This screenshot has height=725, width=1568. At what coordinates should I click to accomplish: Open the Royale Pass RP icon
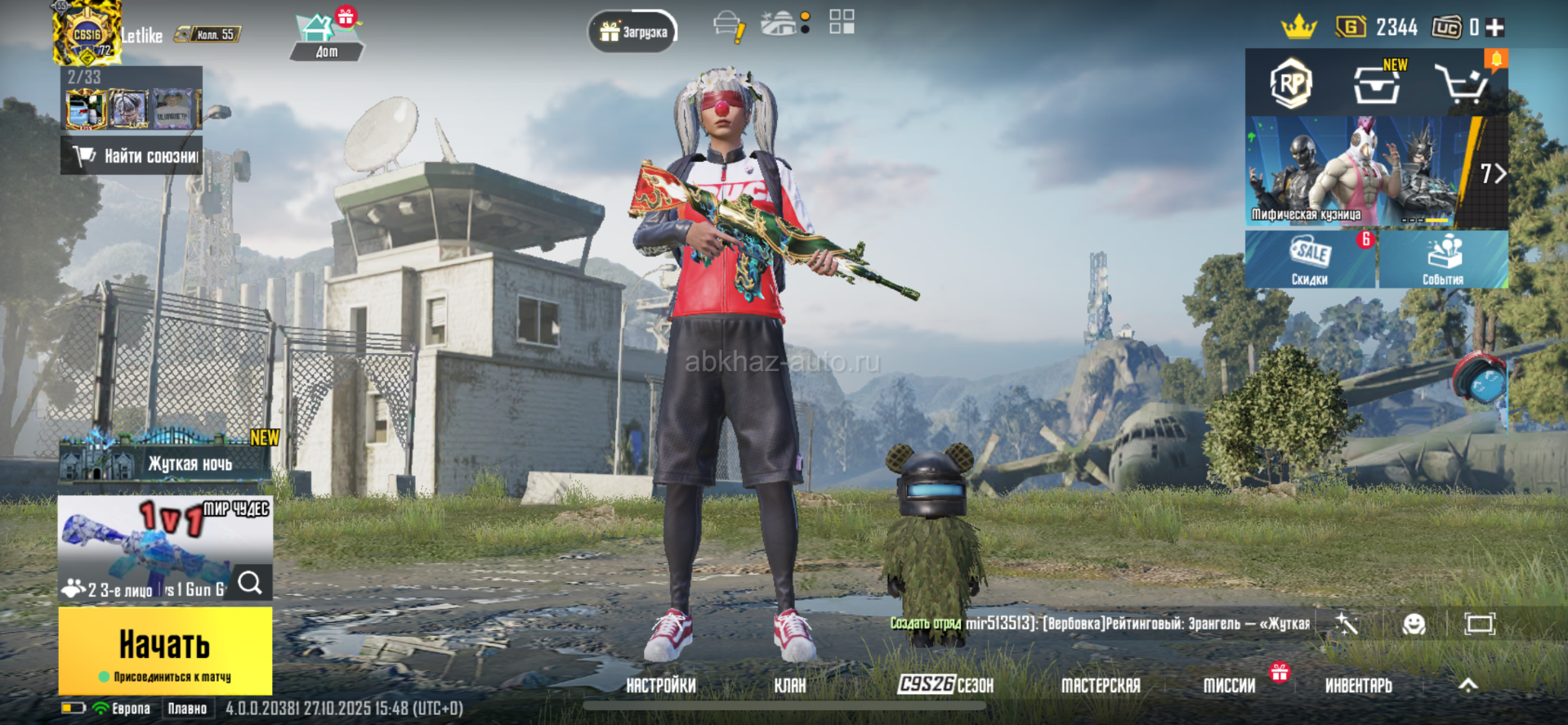1291,83
